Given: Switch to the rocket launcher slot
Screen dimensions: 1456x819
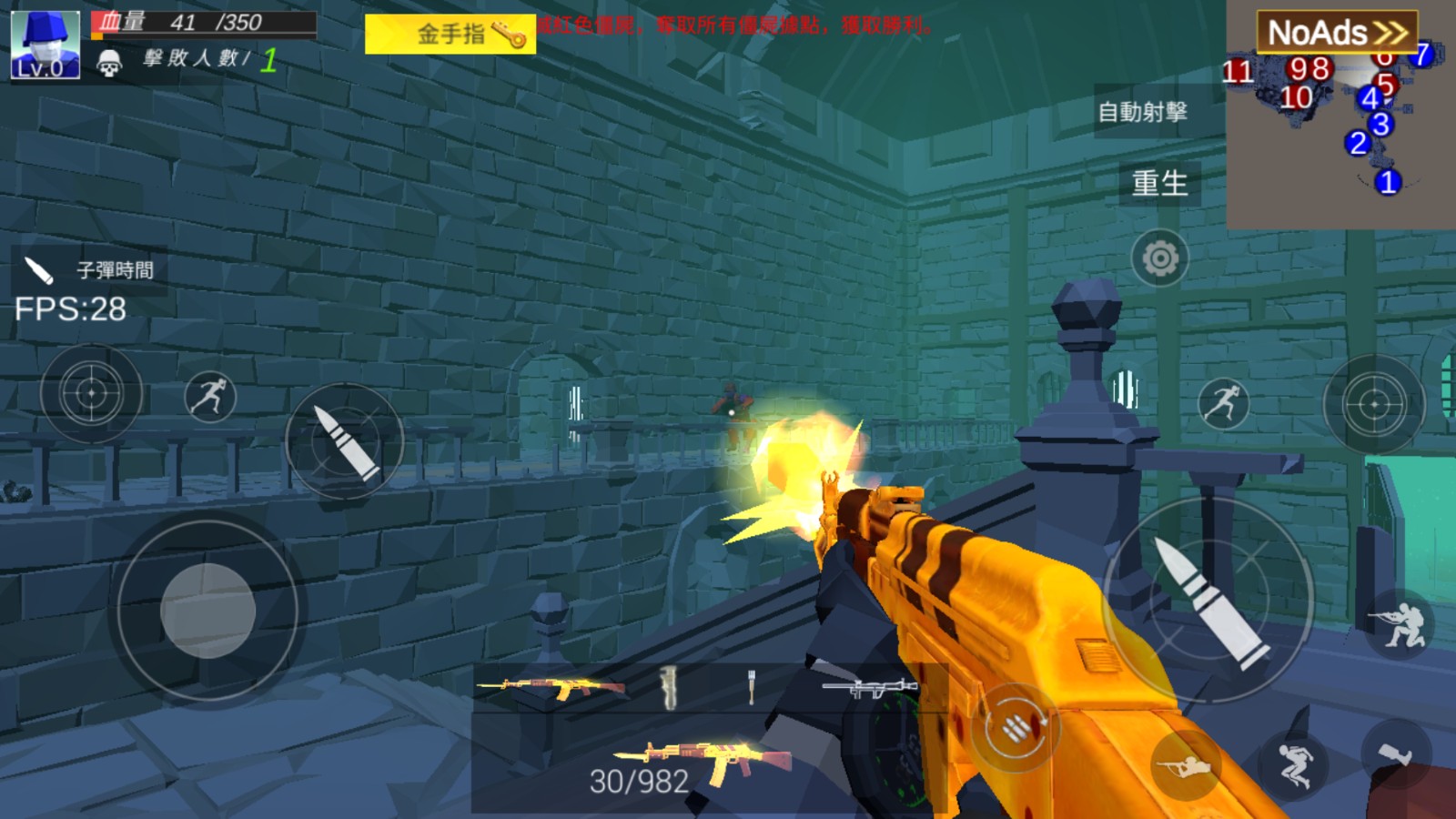Looking at the screenshot, I should tap(869, 688).
